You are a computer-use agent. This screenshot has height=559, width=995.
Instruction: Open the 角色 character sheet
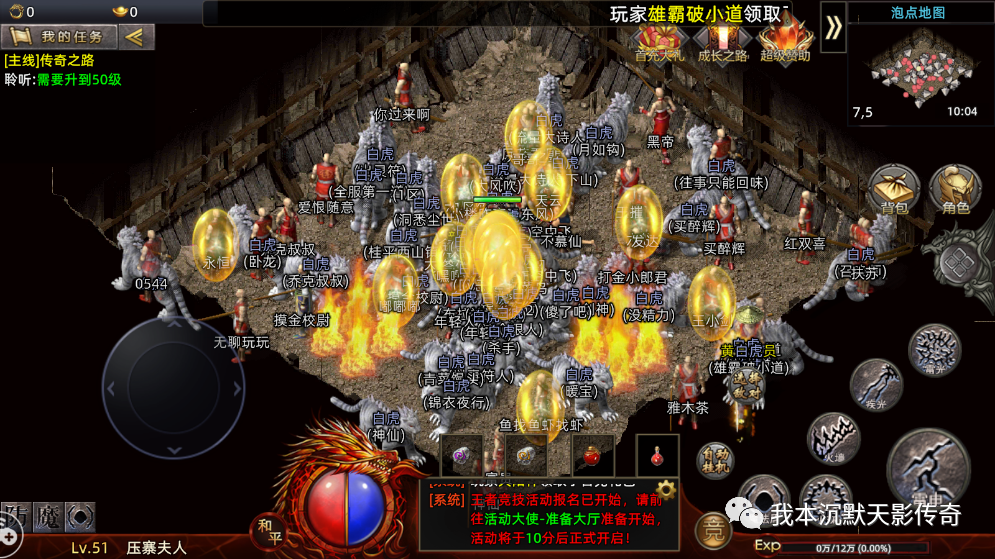click(x=954, y=190)
